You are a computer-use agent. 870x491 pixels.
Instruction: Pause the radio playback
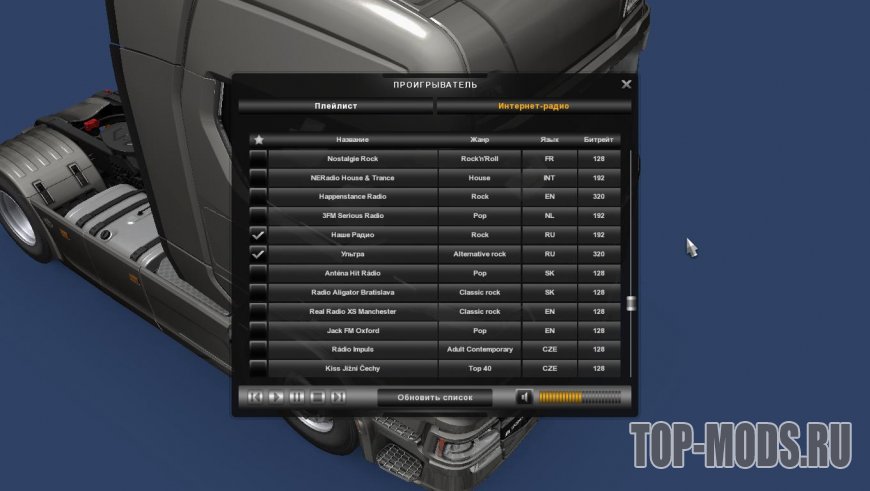tap(297, 397)
